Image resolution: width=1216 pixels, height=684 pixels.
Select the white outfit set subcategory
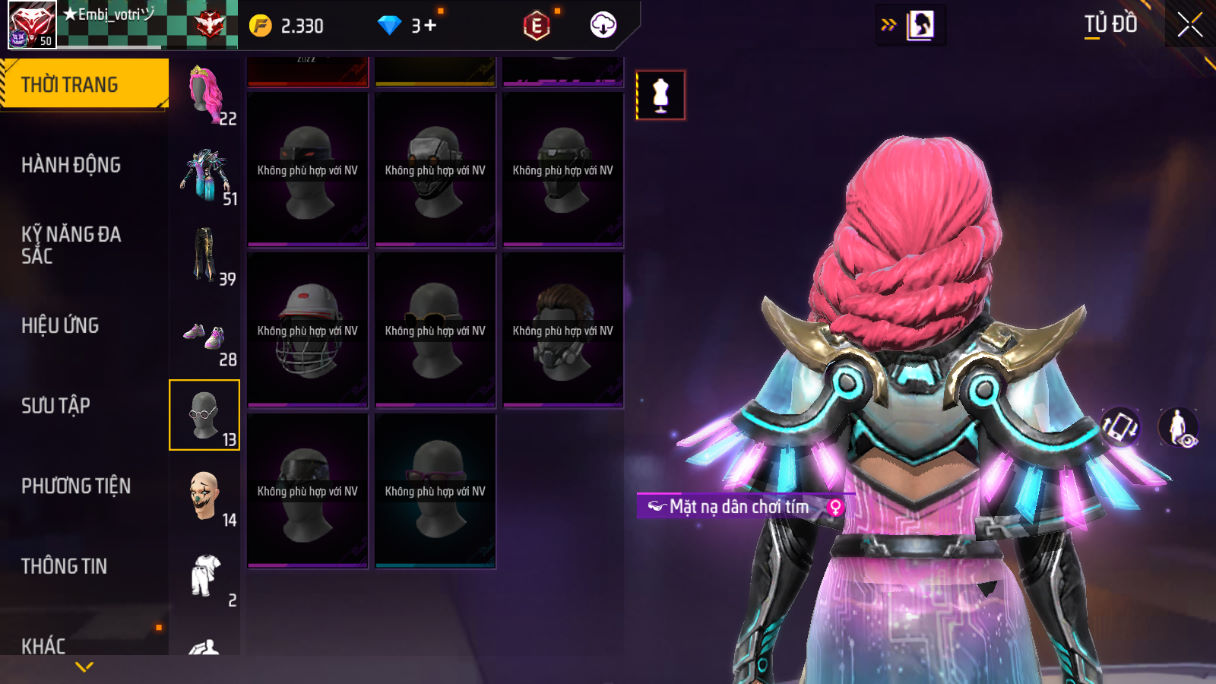pos(205,576)
